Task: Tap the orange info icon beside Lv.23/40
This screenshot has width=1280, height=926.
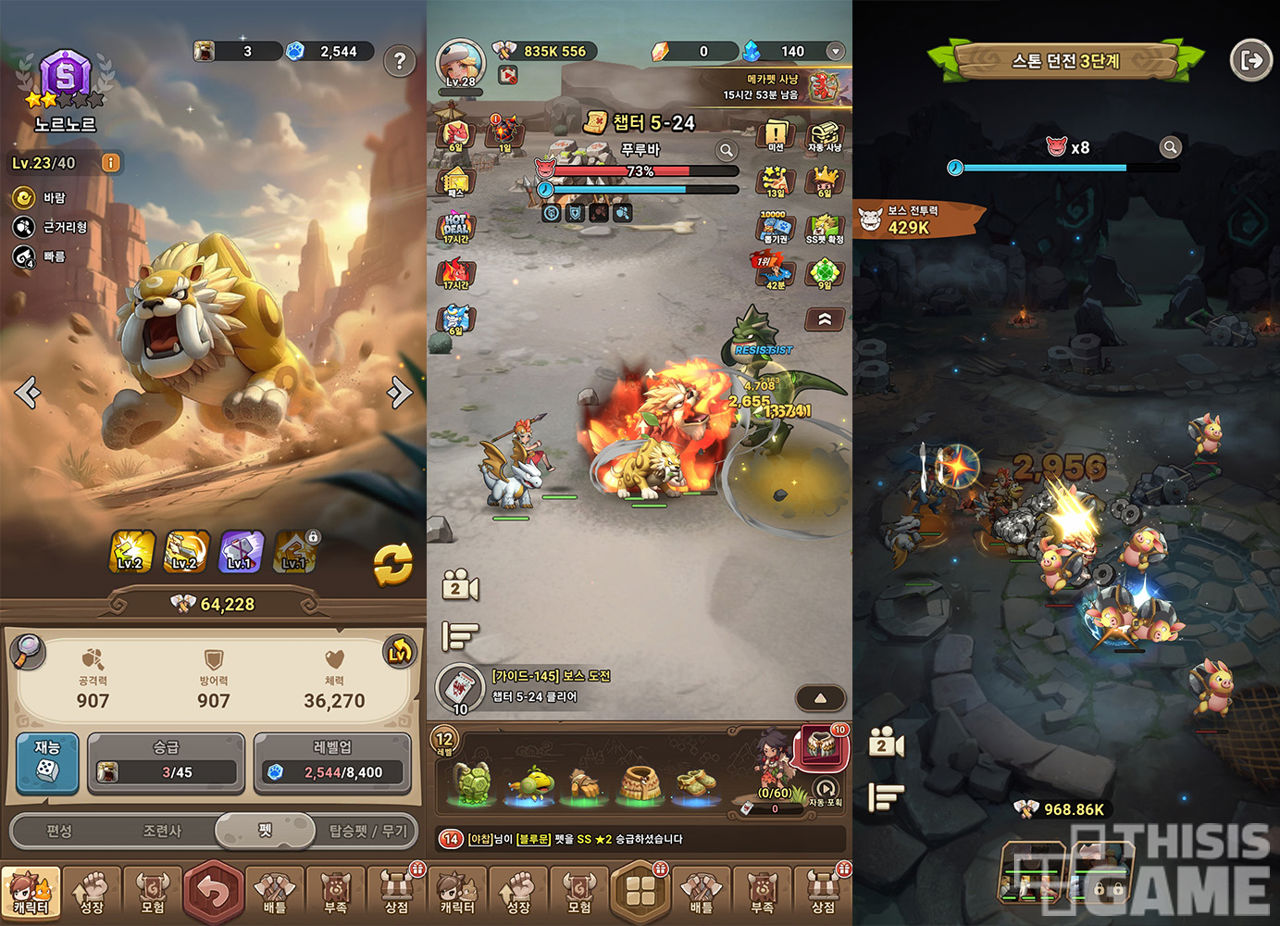Action: (x=110, y=162)
